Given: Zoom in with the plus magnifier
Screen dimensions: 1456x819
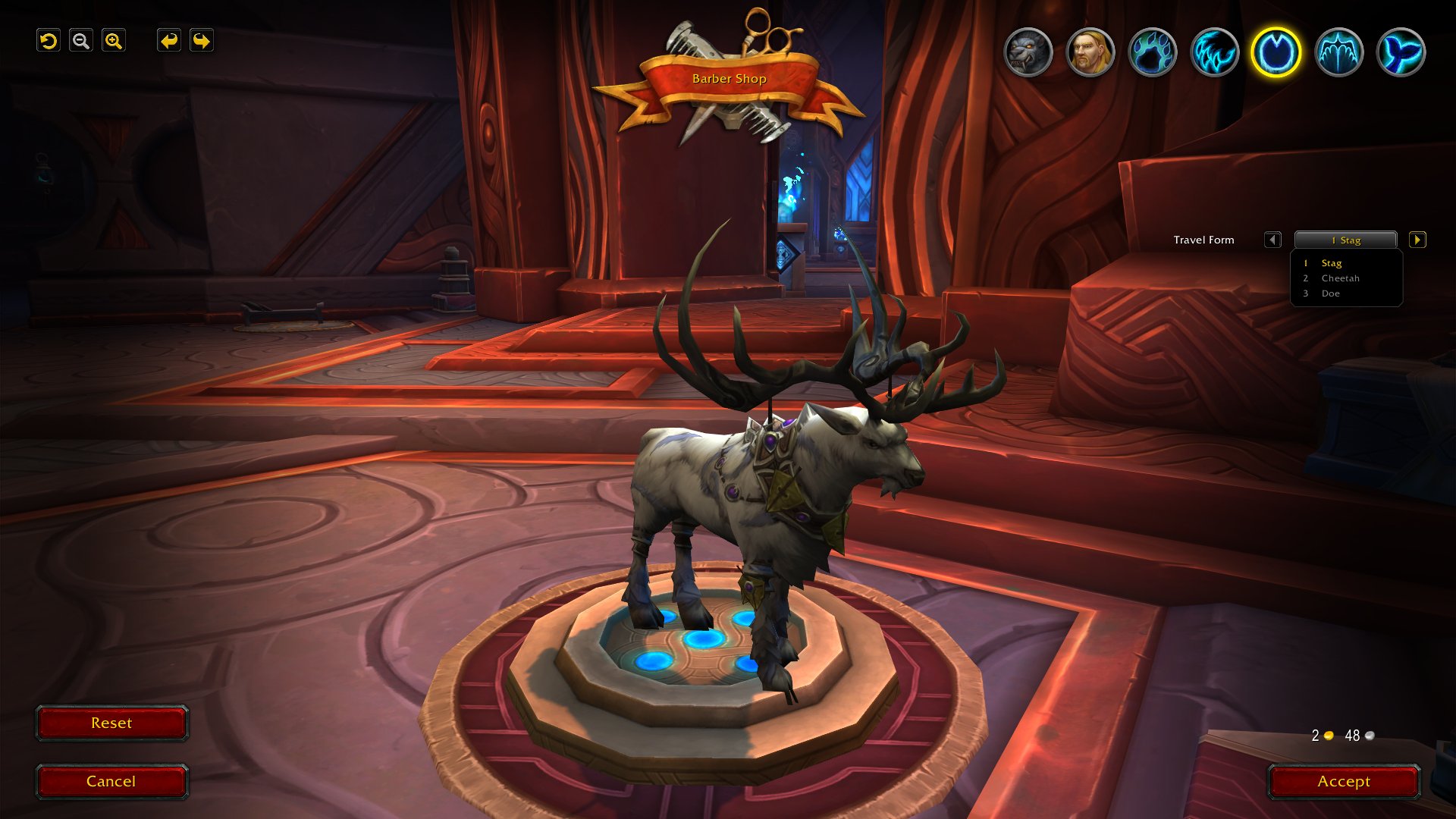Looking at the screenshot, I should pyautogui.click(x=114, y=41).
